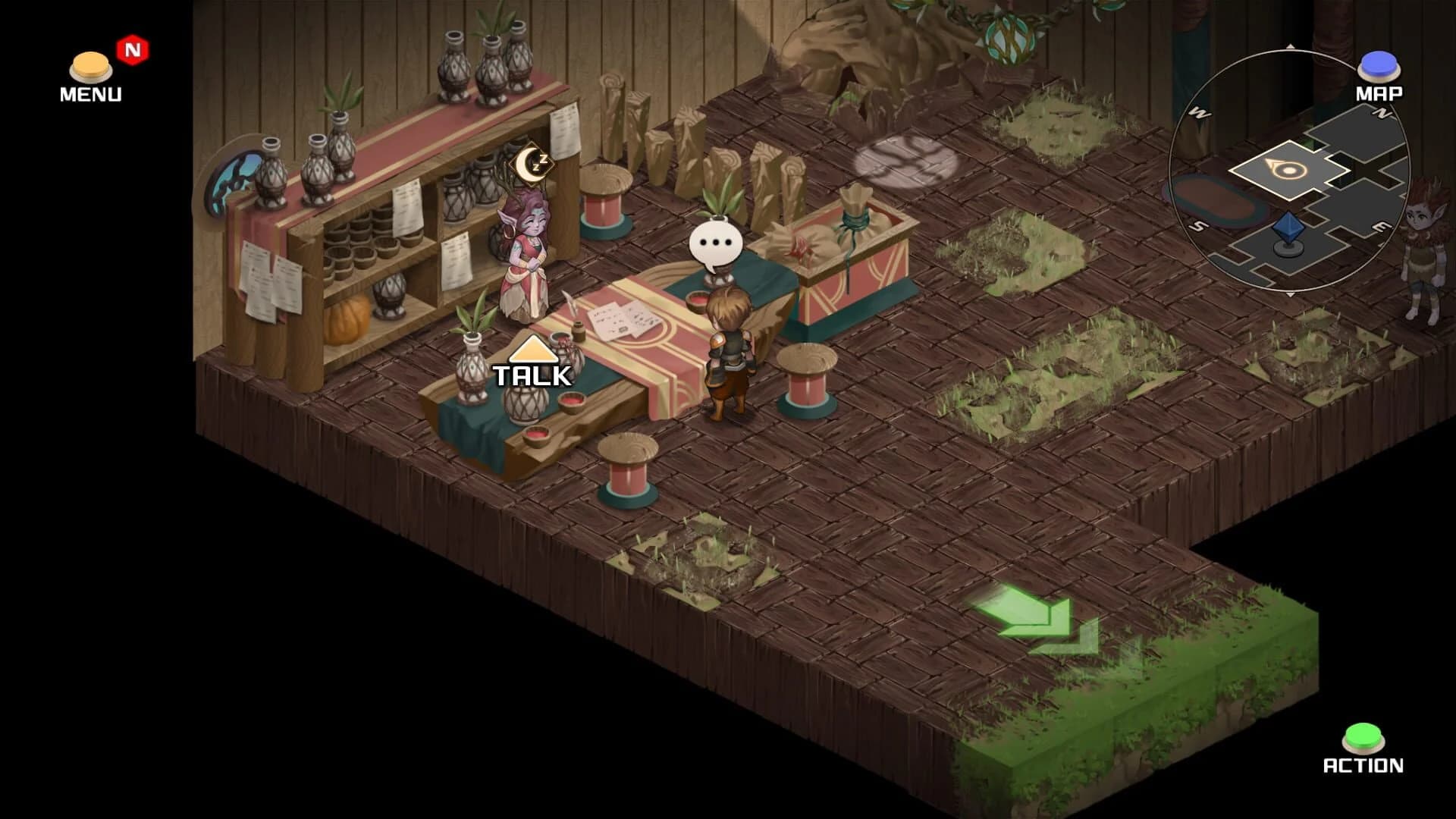
Task: Click the speech bubble above the hero
Action: point(715,241)
